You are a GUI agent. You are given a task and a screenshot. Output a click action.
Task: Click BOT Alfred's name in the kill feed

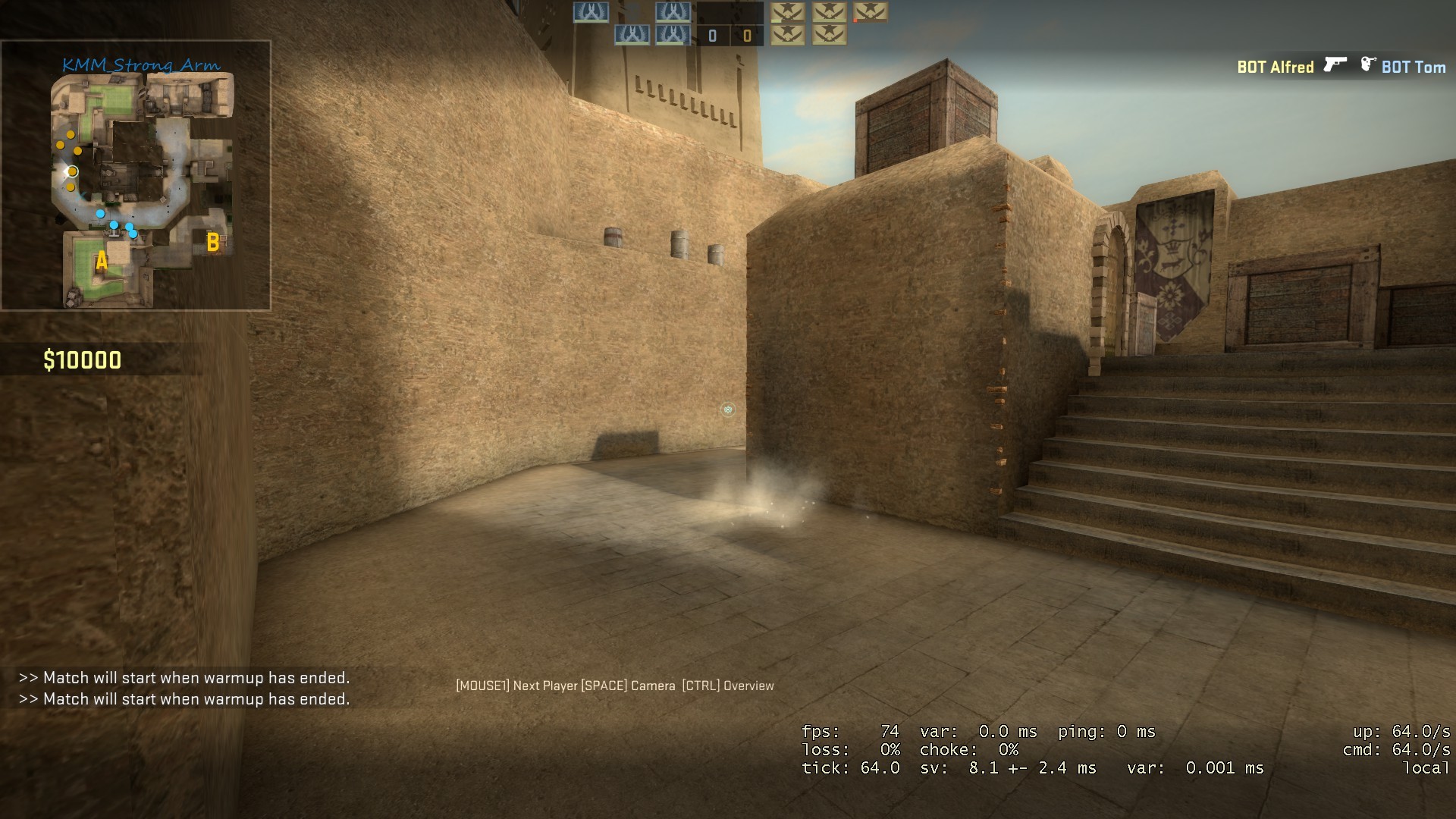(x=1275, y=66)
